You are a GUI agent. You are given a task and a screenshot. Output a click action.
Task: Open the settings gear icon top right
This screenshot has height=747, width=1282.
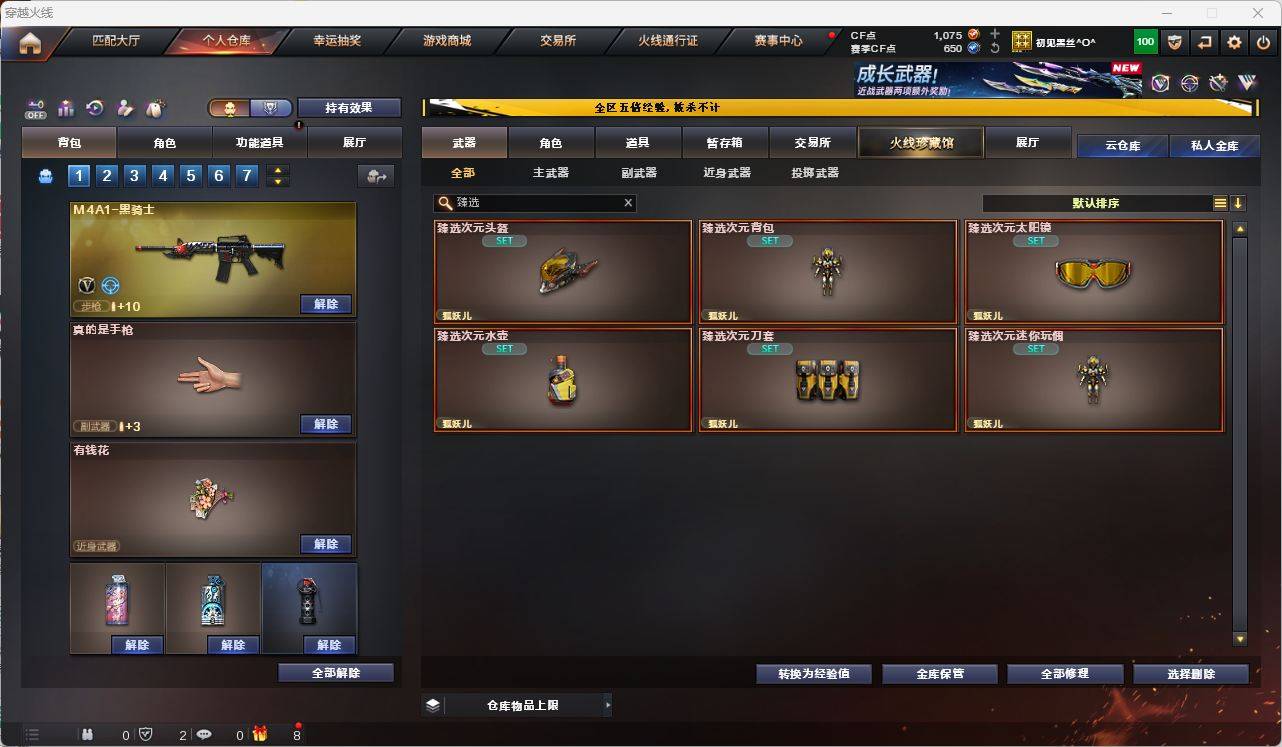tap(1233, 42)
